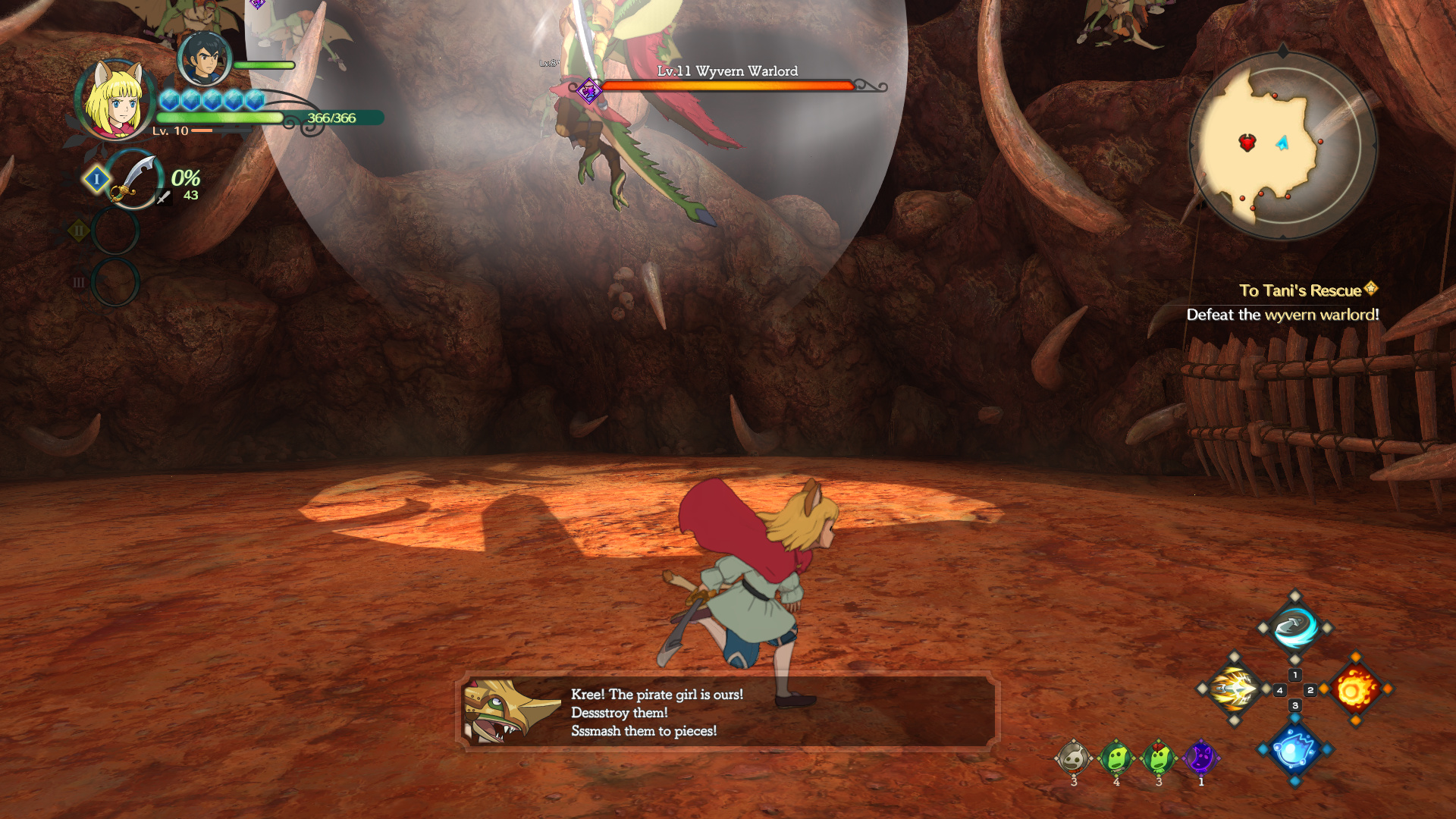Click the red enemy marker on minimap
The height and width of the screenshot is (819, 1456).
(1247, 142)
